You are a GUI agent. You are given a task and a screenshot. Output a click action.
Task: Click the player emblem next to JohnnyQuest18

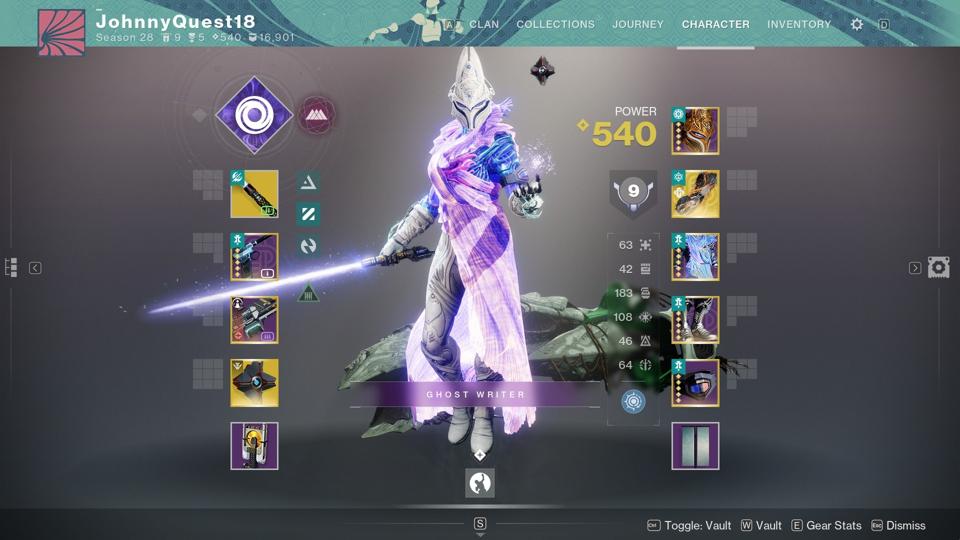[61, 33]
